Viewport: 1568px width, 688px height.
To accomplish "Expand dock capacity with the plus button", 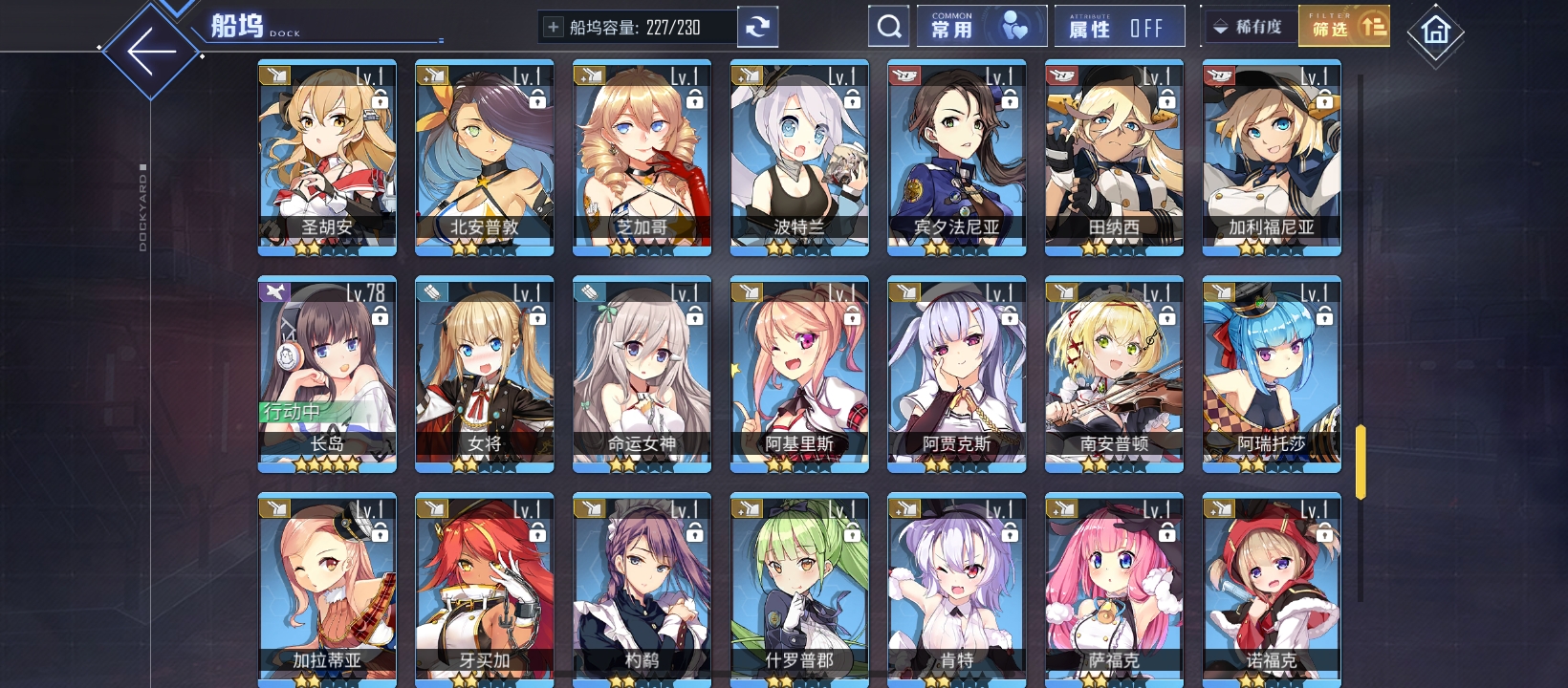I will (553, 28).
